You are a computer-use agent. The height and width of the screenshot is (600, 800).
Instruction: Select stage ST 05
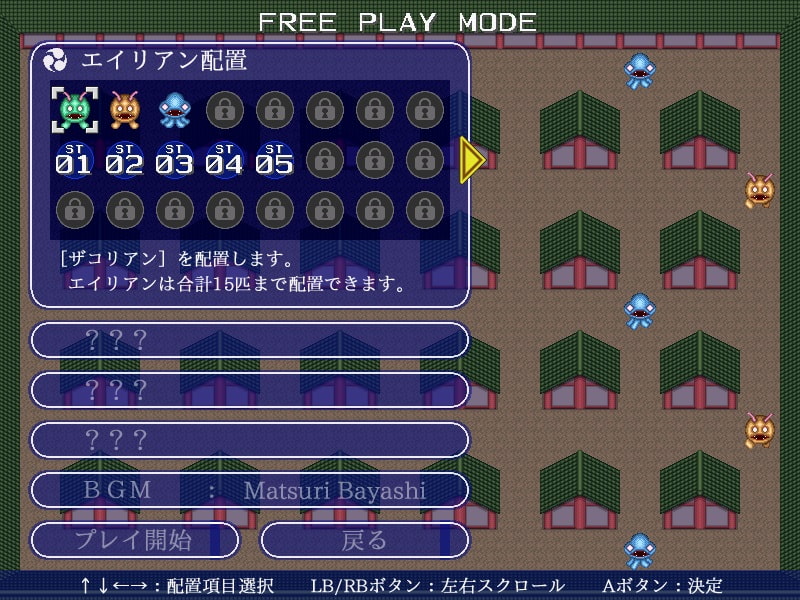pos(275,159)
